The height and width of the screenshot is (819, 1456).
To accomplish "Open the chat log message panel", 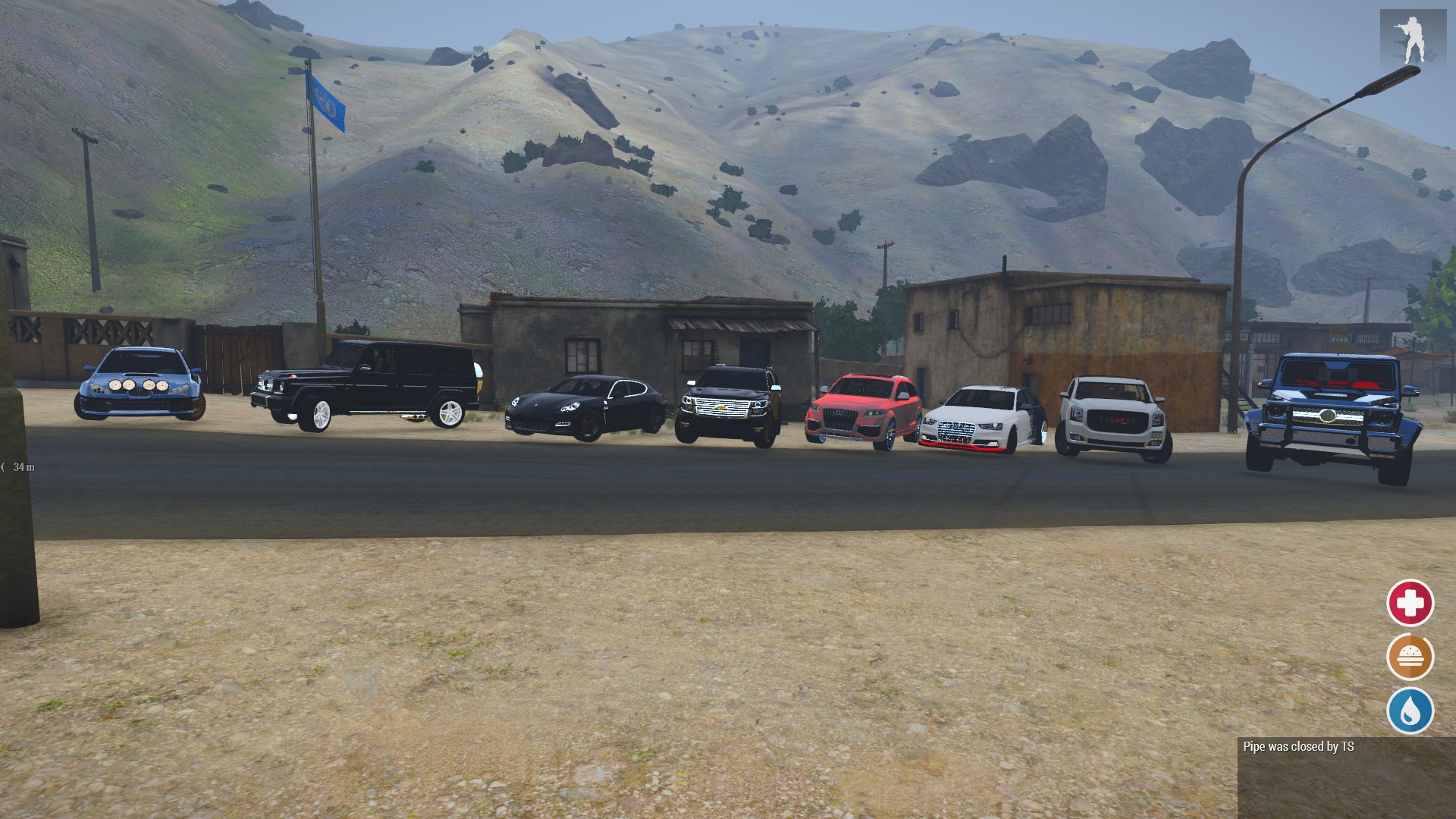I will point(1346,777).
